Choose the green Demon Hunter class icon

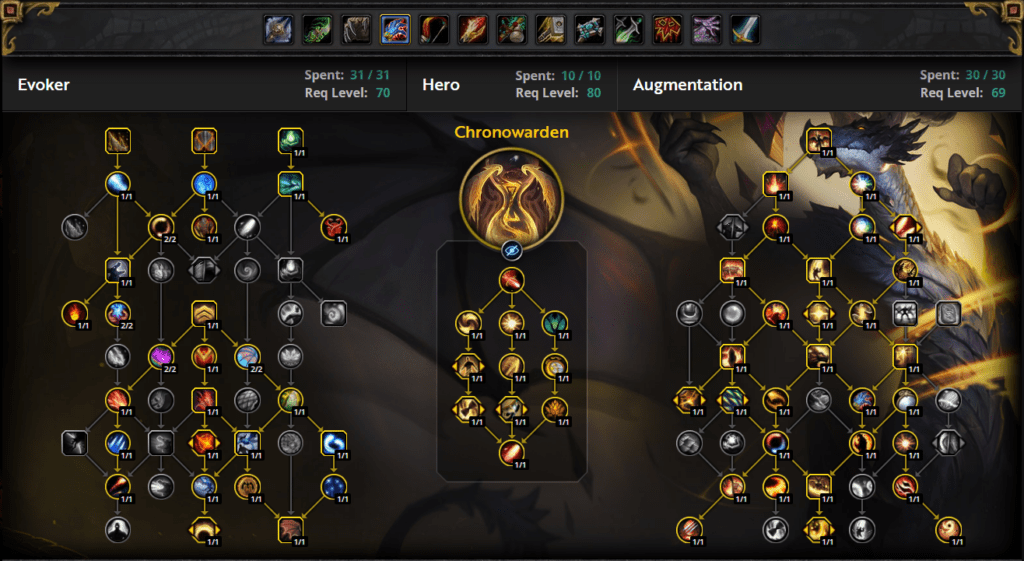click(317, 30)
